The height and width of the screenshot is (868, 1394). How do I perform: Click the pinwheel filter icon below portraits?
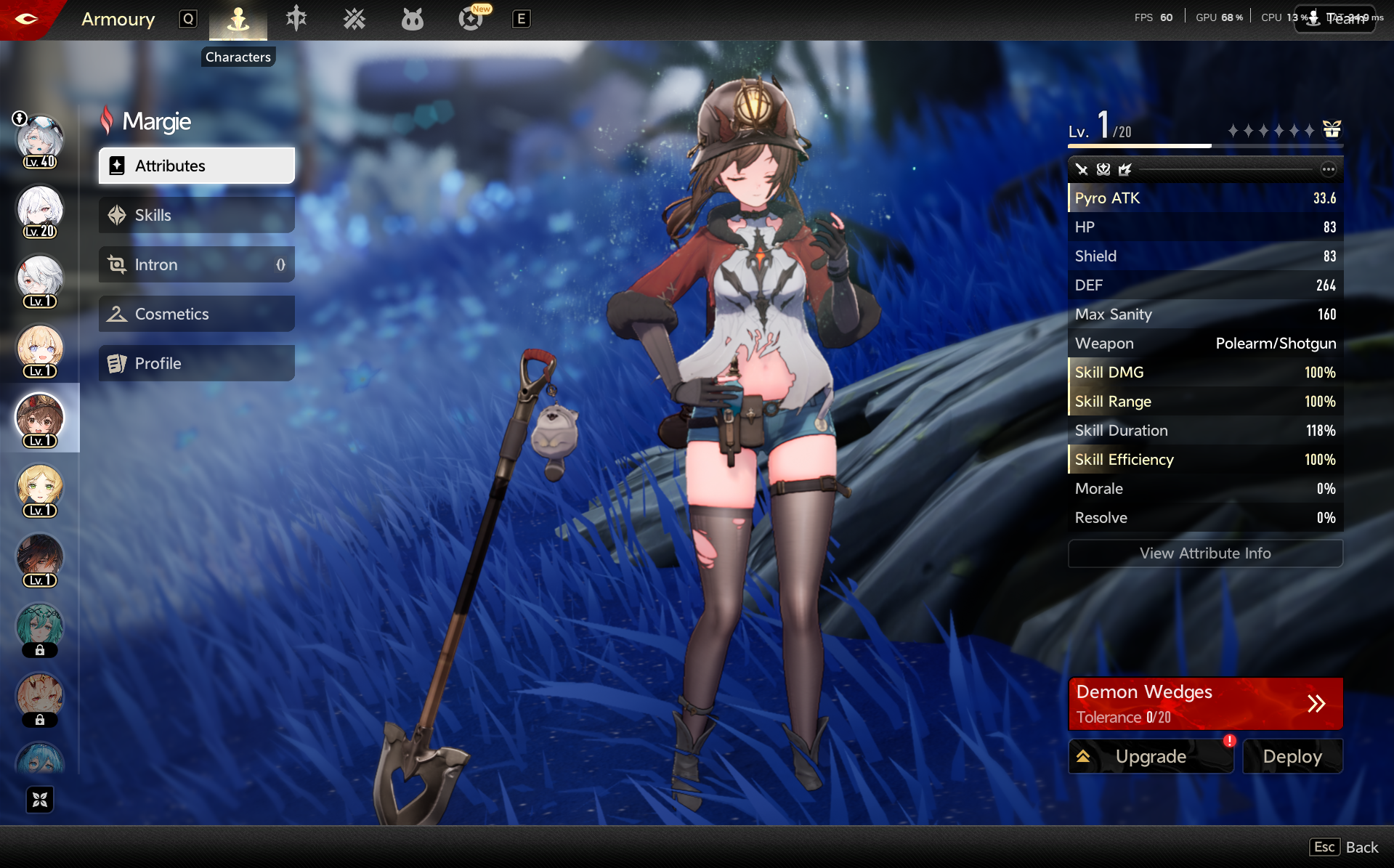(x=40, y=800)
